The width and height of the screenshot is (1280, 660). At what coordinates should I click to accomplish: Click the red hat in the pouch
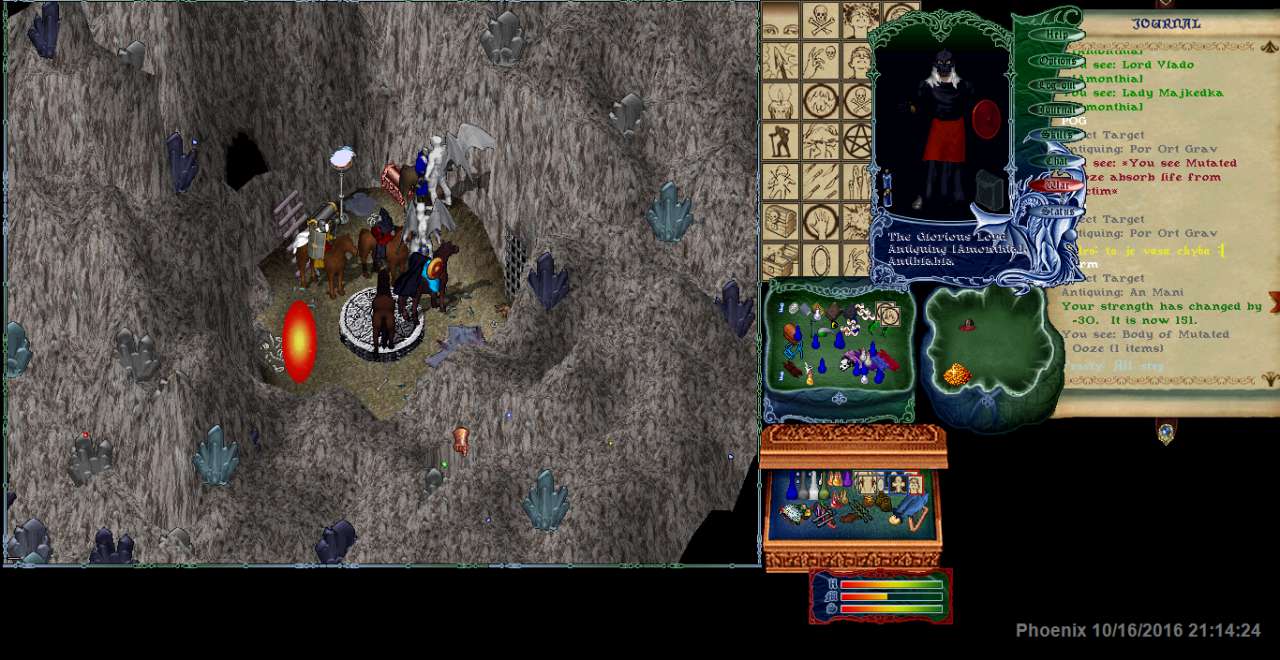[967, 325]
